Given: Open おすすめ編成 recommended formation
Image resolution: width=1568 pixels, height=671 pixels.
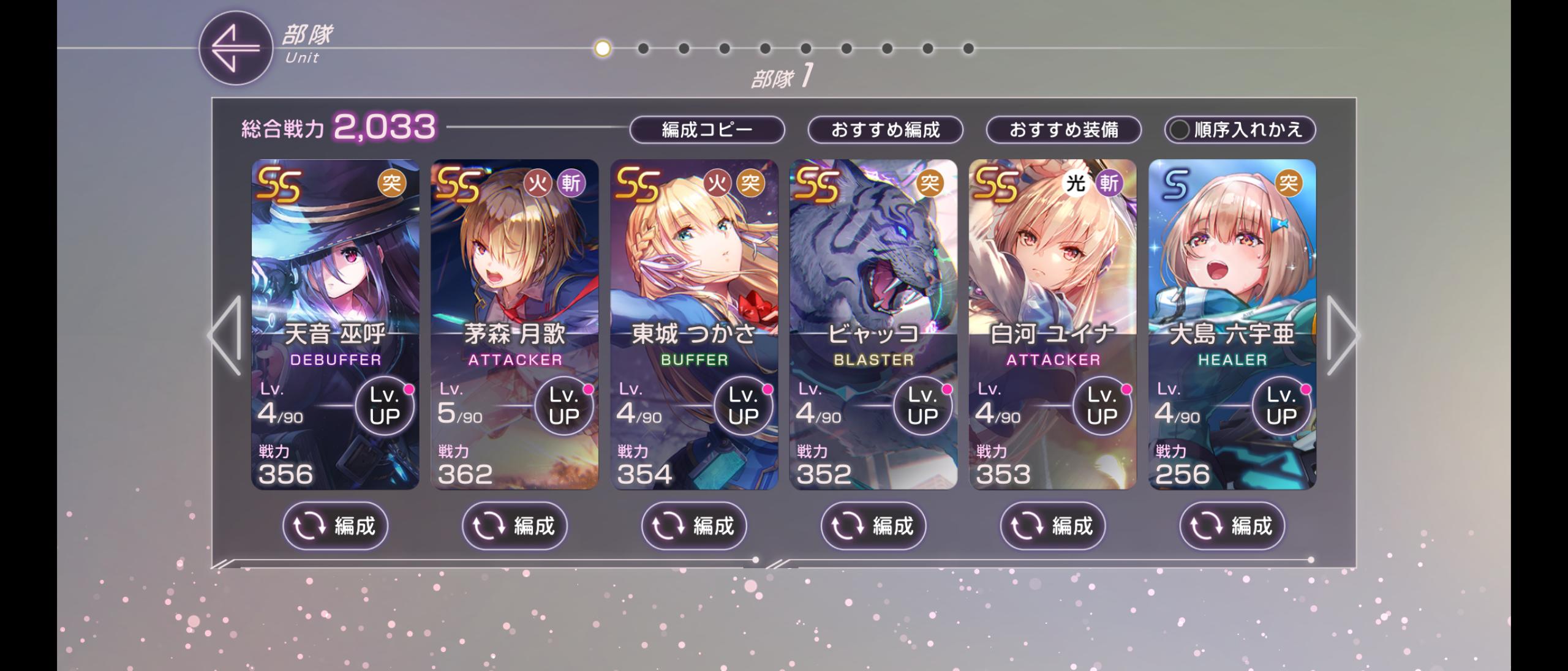Looking at the screenshot, I should [885, 130].
